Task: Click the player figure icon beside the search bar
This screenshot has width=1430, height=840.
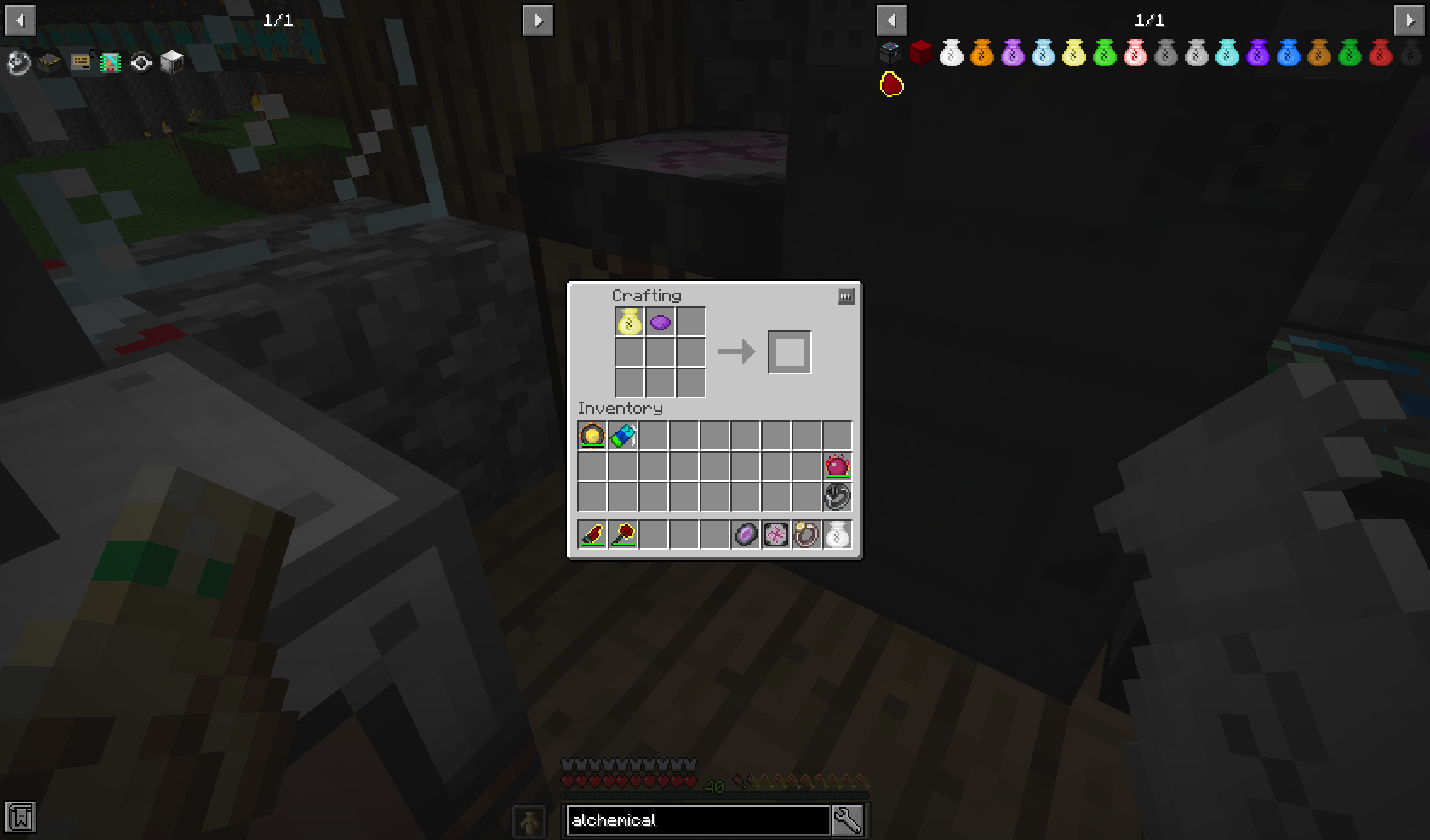Action: click(x=529, y=820)
